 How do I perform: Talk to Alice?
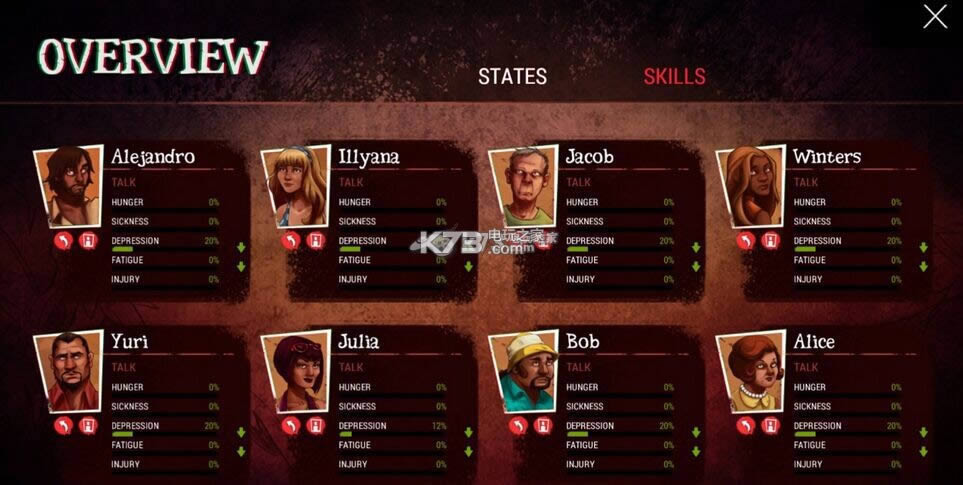coord(807,367)
